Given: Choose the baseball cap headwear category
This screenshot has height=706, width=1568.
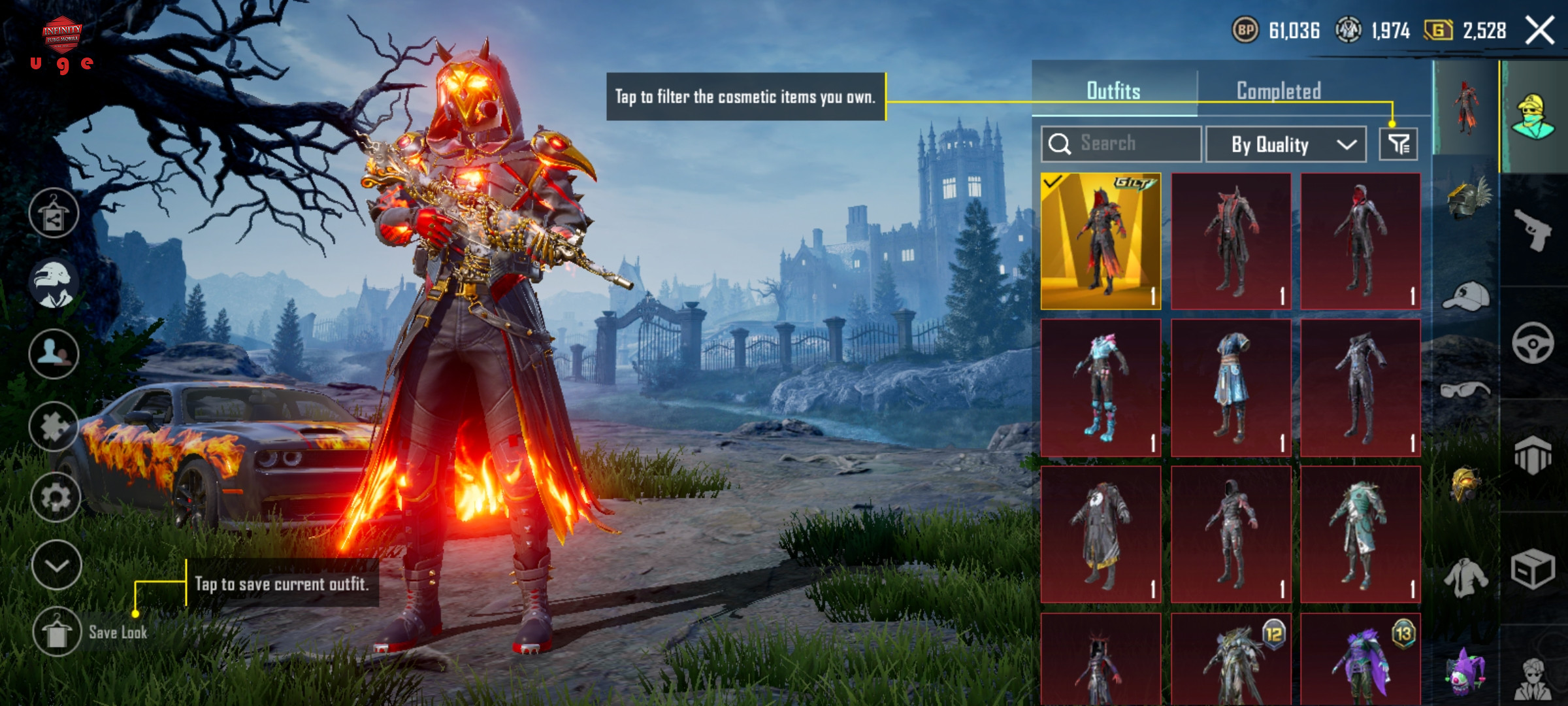Looking at the screenshot, I should tap(1465, 296).
